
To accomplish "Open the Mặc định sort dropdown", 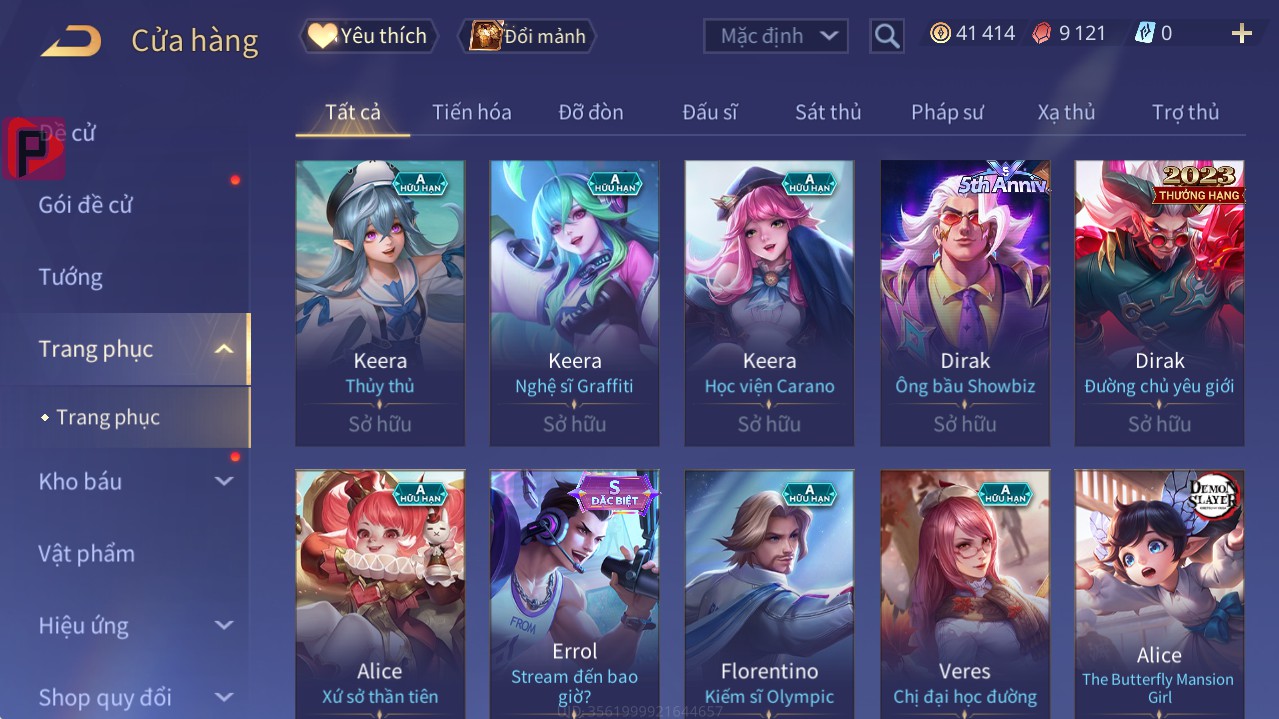I will [776, 36].
